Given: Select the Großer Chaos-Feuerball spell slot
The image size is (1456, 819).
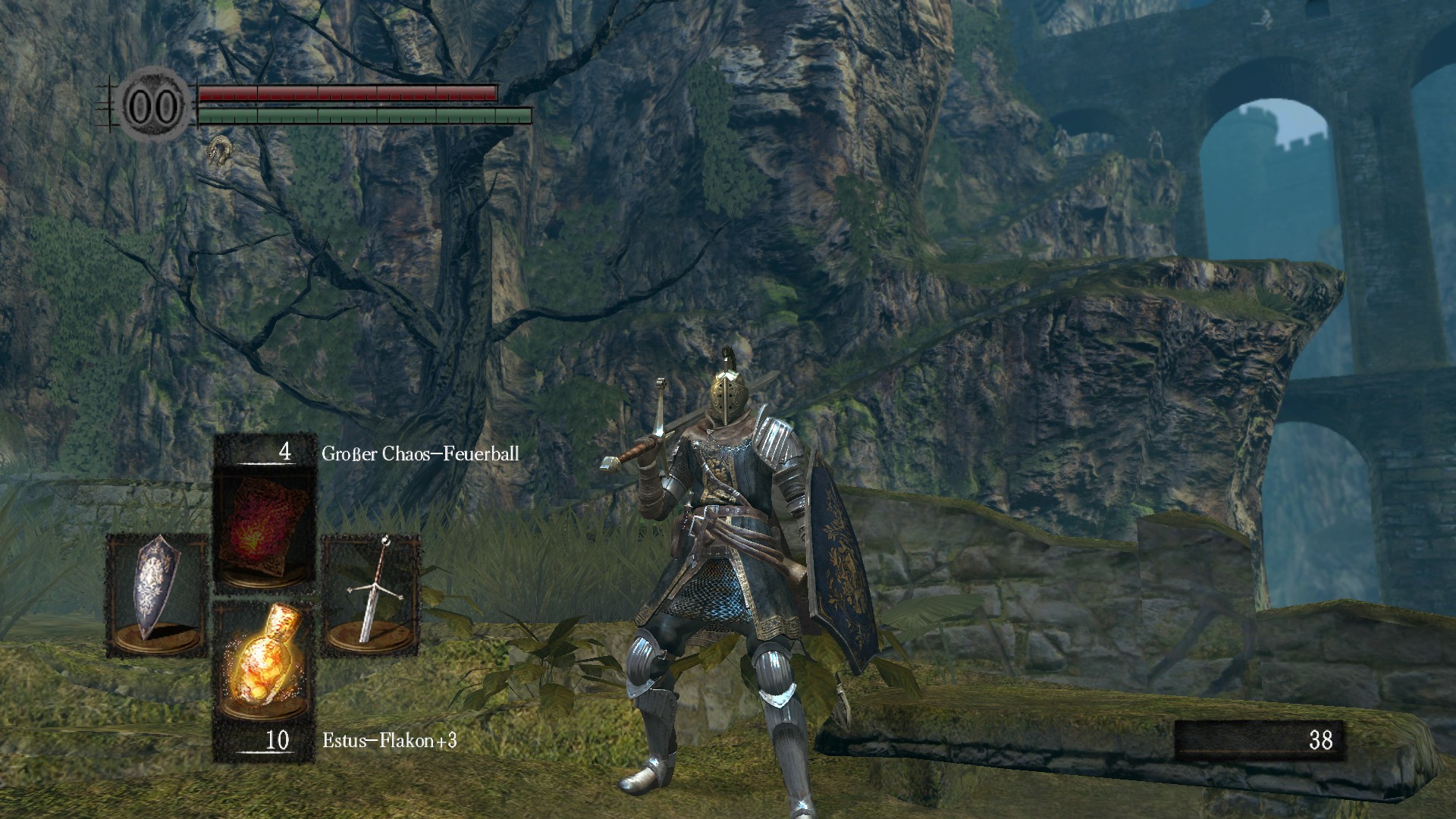Looking at the screenshot, I should (x=265, y=528).
